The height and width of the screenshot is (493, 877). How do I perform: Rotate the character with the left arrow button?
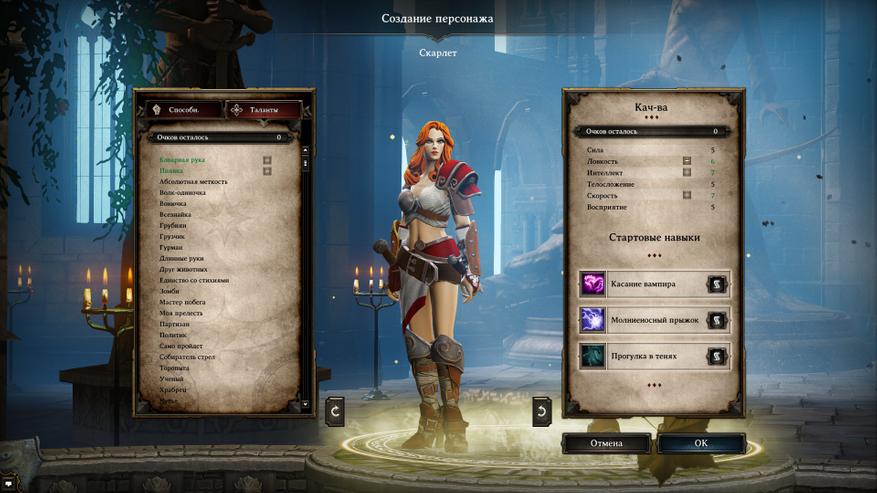point(335,408)
